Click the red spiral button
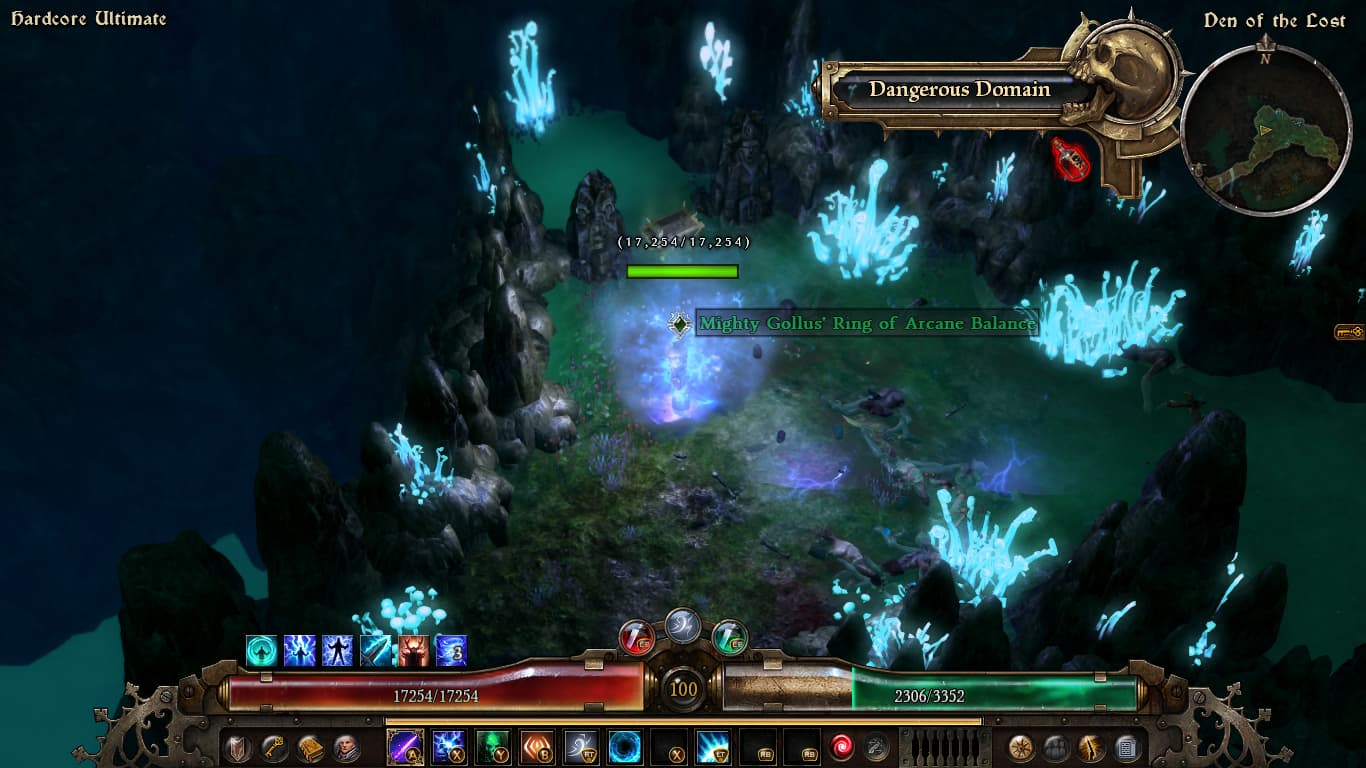Viewport: 1366px width, 768px height. pyautogui.click(x=842, y=747)
